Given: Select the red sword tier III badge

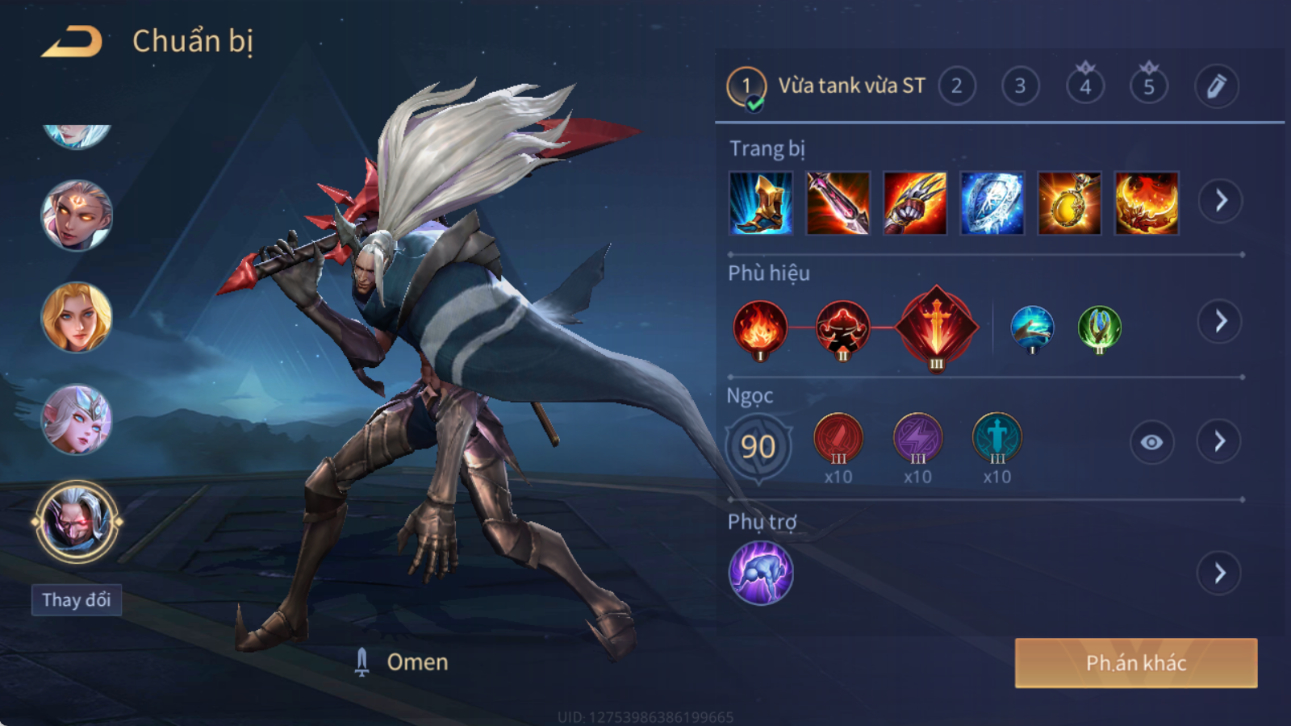Looking at the screenshot, I should 936,328.
